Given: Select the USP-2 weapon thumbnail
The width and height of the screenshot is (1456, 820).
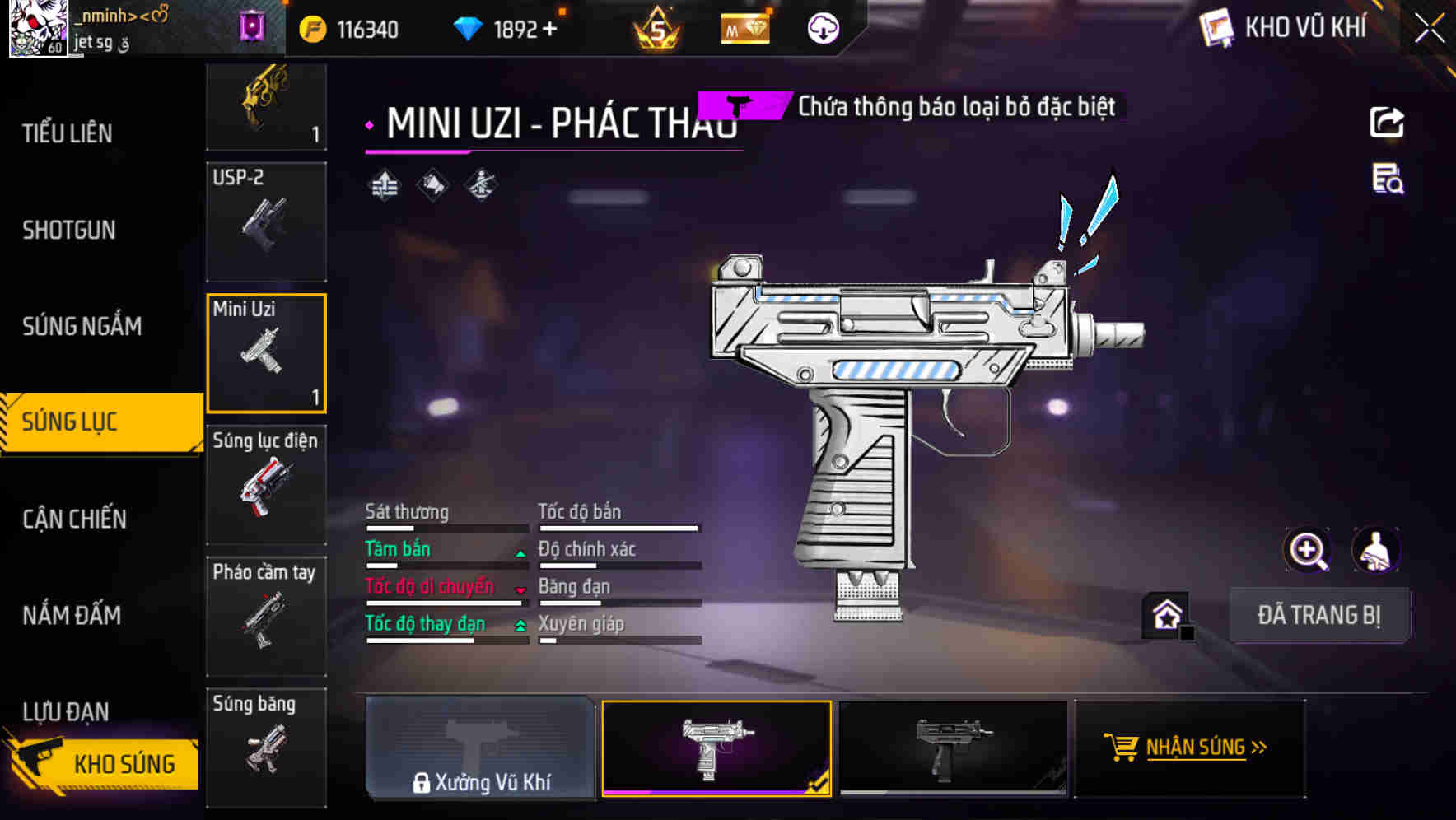Looking at the screenshot, I should 266,221.
